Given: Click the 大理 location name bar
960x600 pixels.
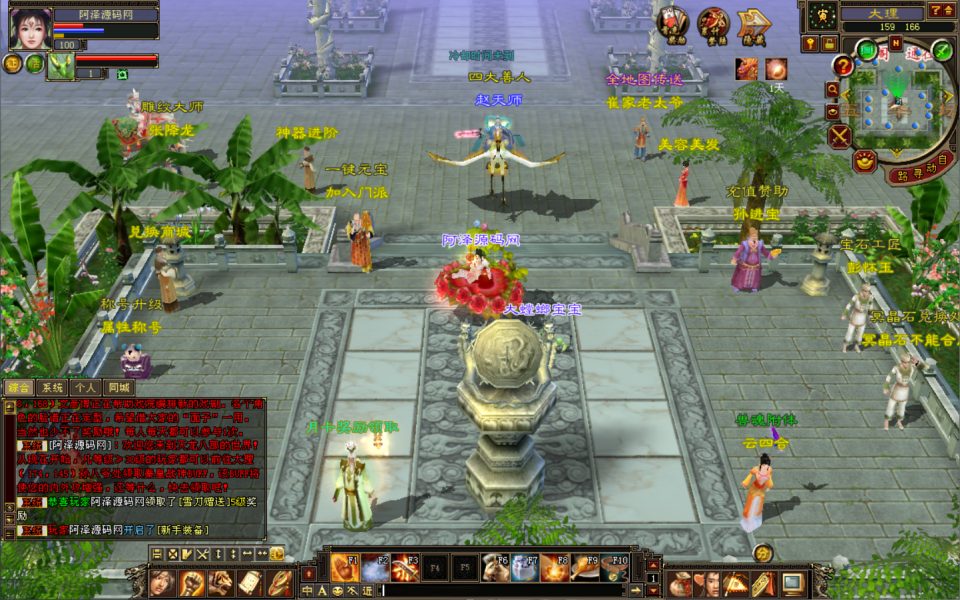Looking at the screenshot, I should (x=882, y=13).
